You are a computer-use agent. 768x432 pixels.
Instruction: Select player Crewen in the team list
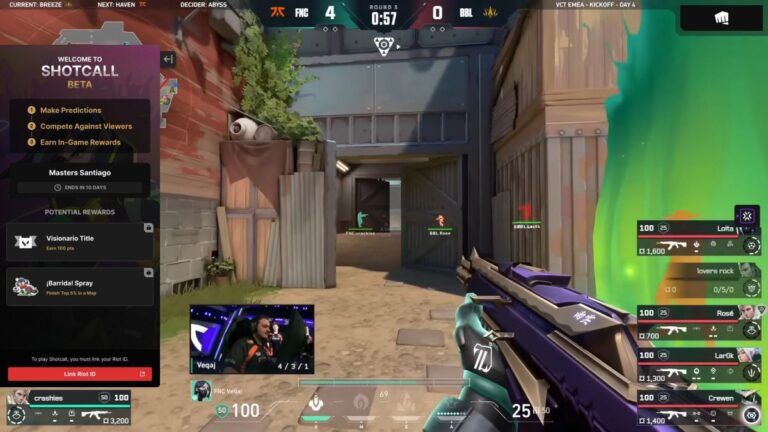[698, 407]
